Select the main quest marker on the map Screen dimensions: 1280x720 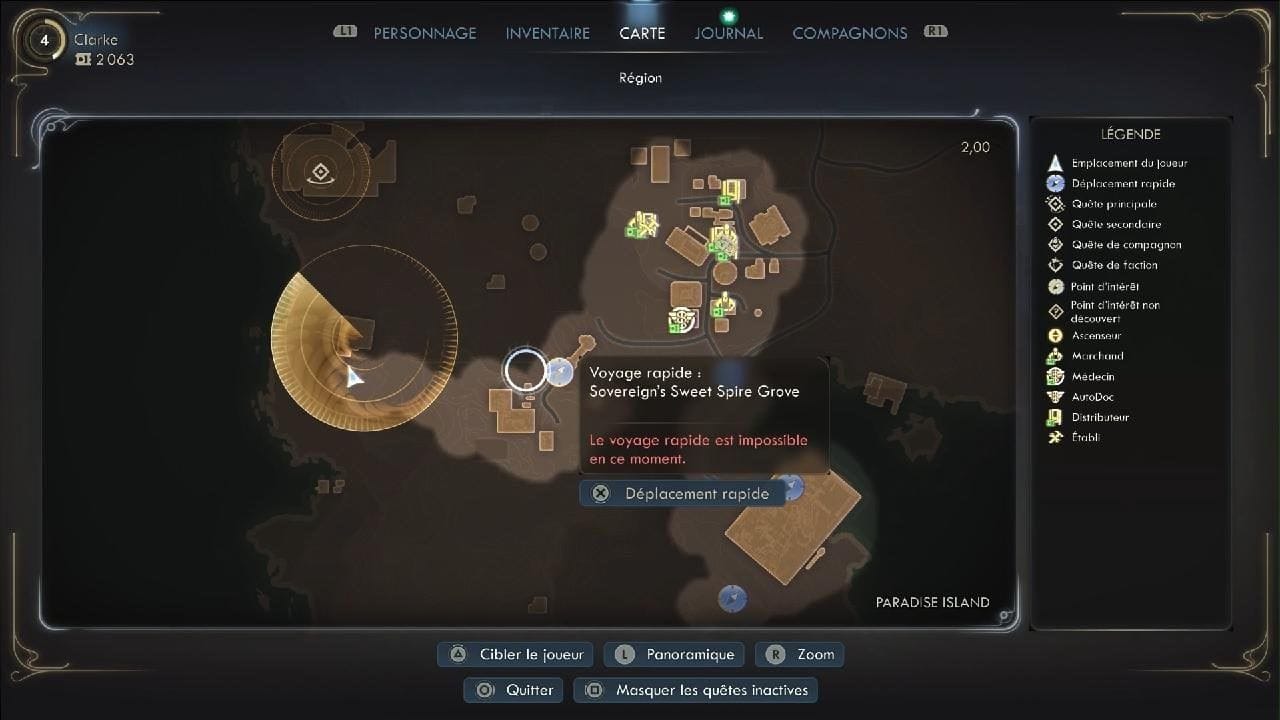320,173
